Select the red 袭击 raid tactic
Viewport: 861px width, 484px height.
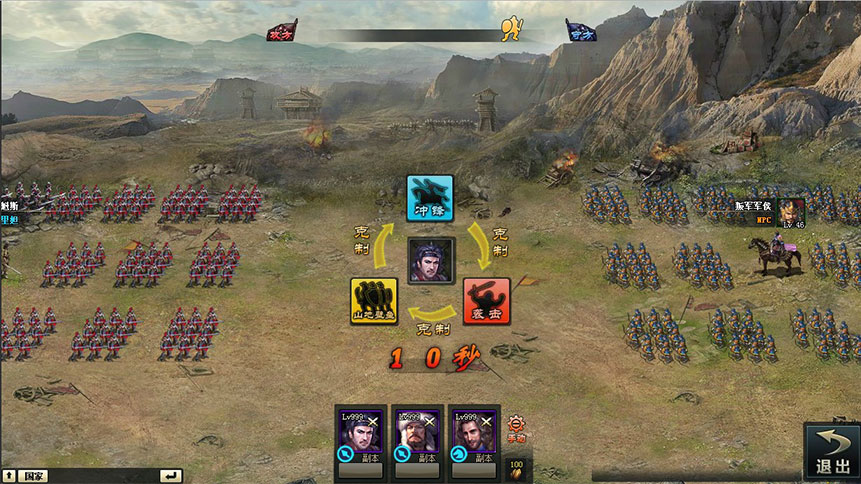[486, 300]
